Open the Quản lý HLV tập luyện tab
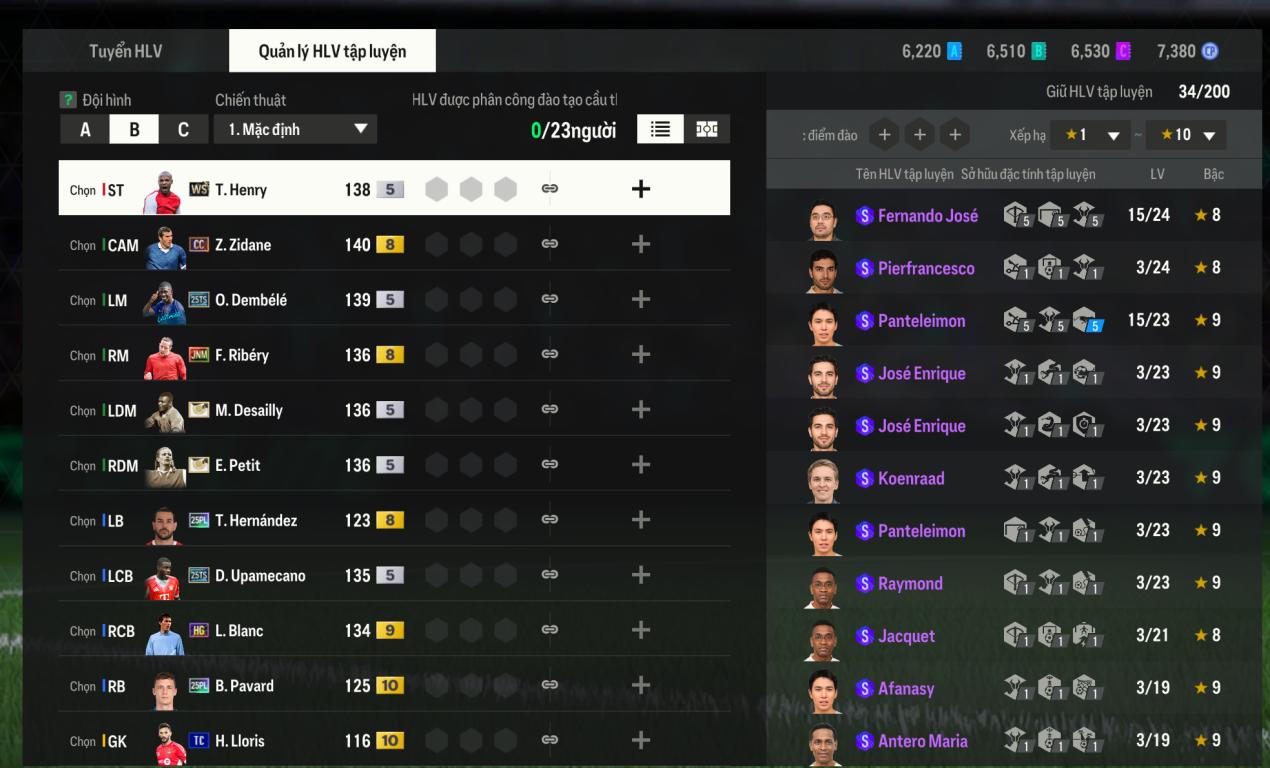The height and width of the screenshot is (768, 1270). click(332, 51)
